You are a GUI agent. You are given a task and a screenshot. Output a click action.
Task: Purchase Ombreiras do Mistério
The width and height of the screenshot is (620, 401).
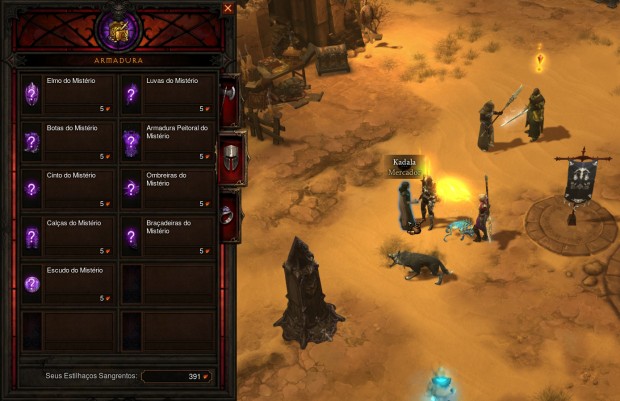(167, 189)
